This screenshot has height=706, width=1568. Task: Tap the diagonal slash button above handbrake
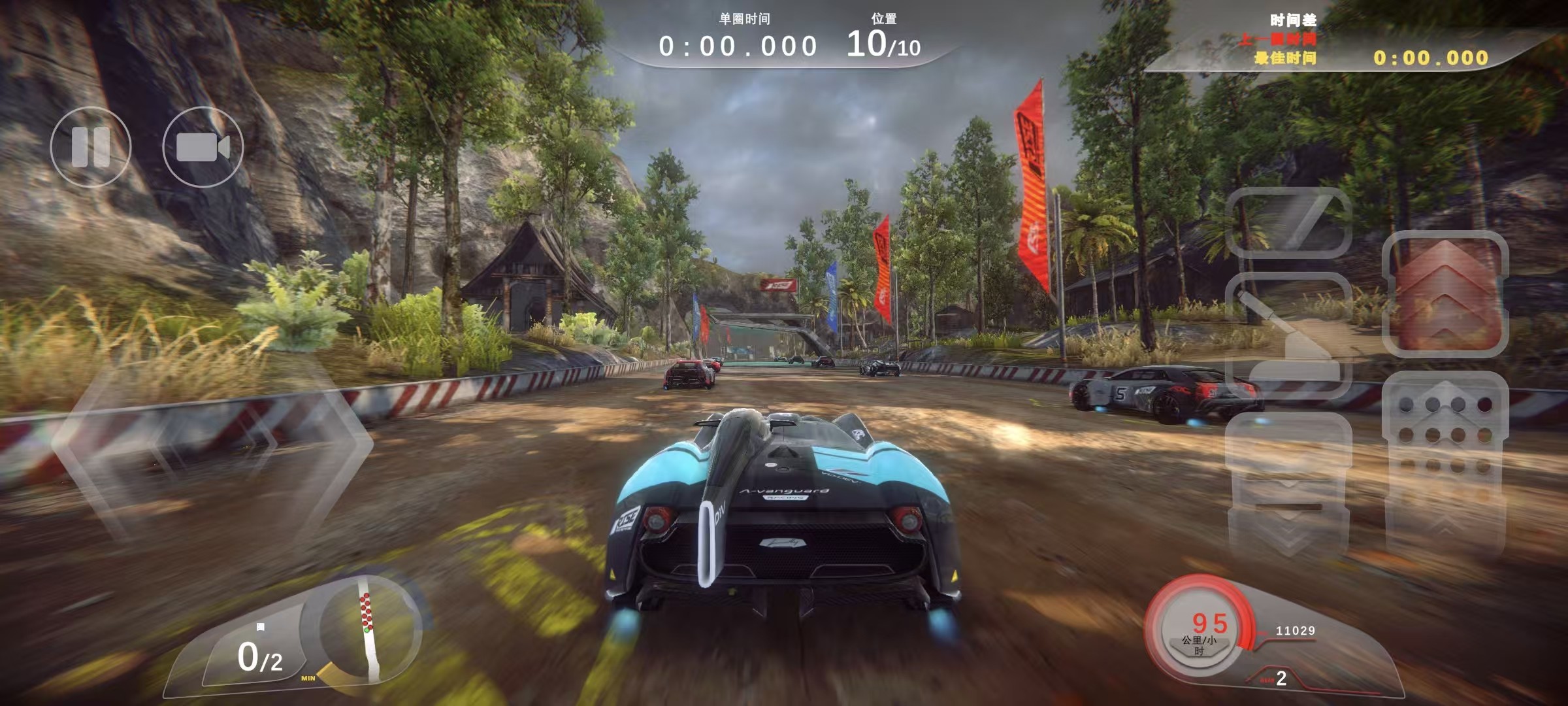click(1288, 222)
